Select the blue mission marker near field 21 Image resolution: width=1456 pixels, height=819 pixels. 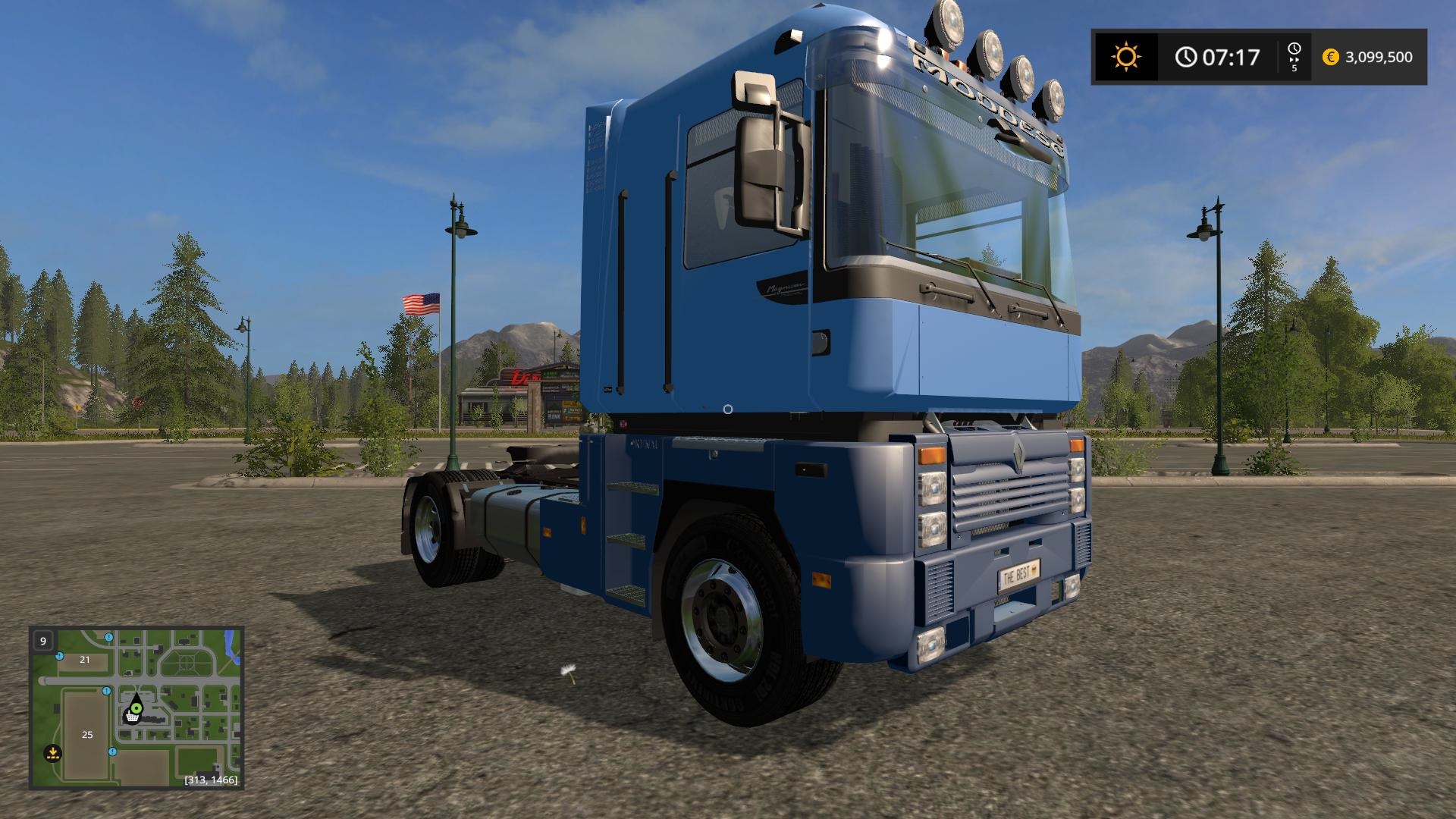pos(59,655)
